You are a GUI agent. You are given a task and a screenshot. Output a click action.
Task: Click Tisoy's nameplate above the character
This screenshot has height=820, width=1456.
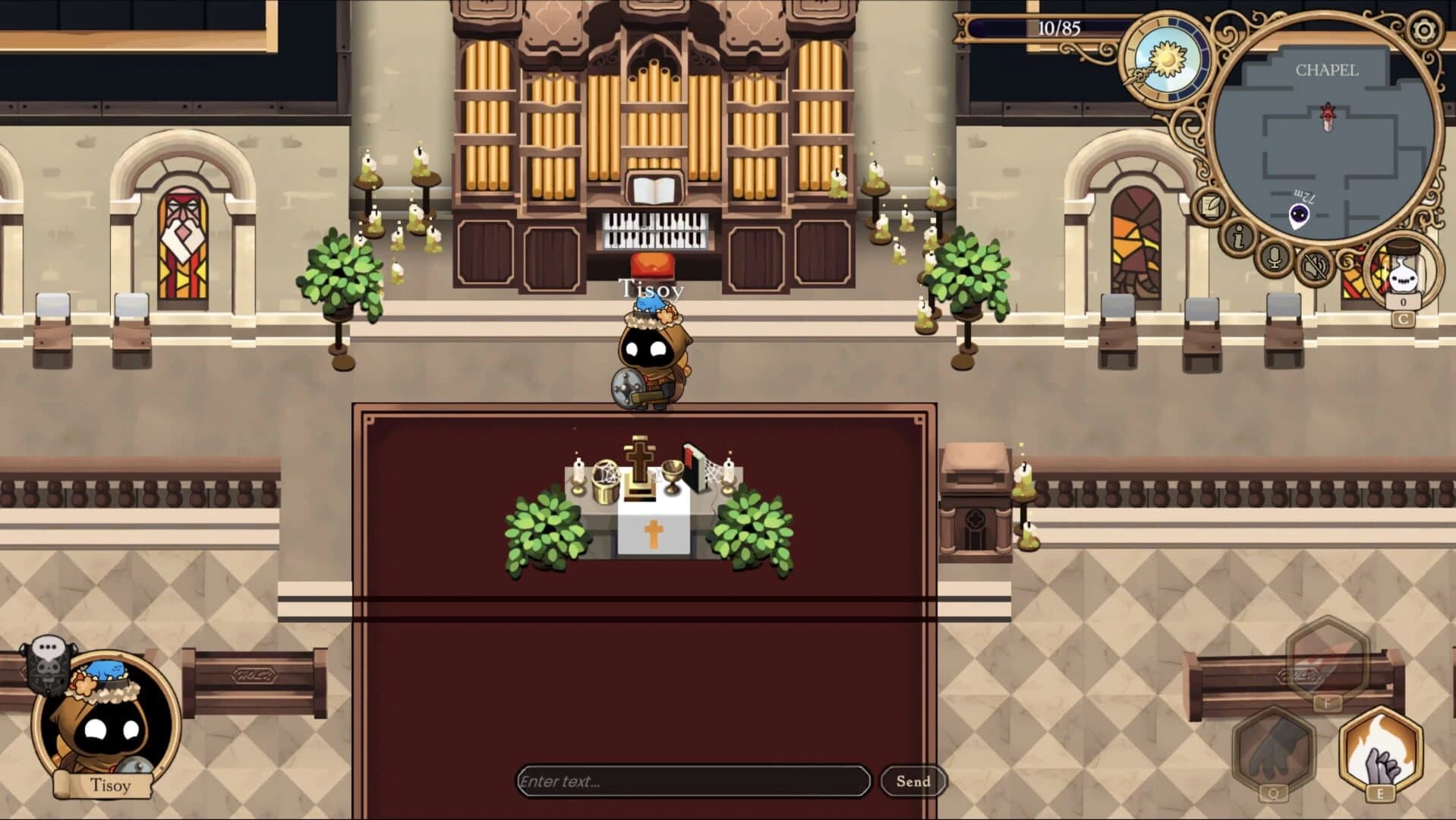click(651, 289)
